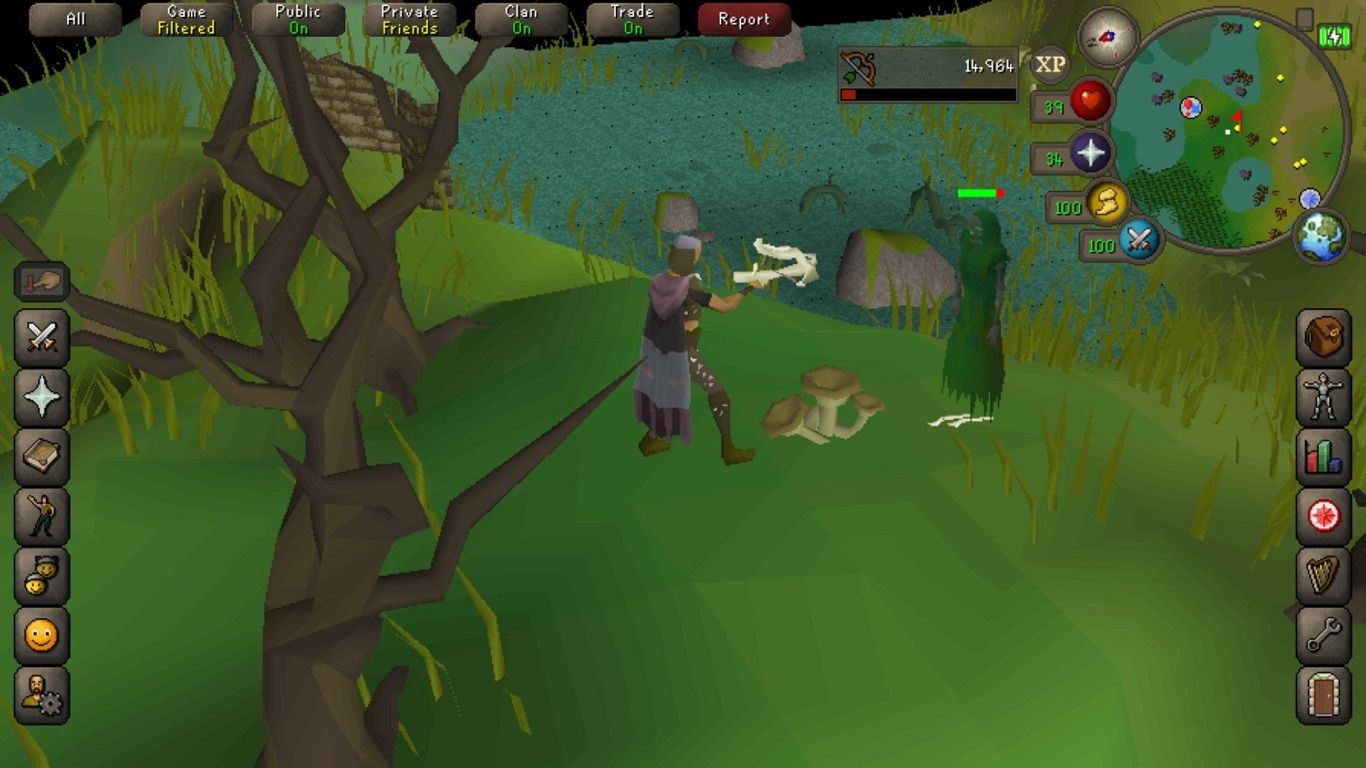Select the Game chat tab
1366x768 pixels.
tap(185, 18)
